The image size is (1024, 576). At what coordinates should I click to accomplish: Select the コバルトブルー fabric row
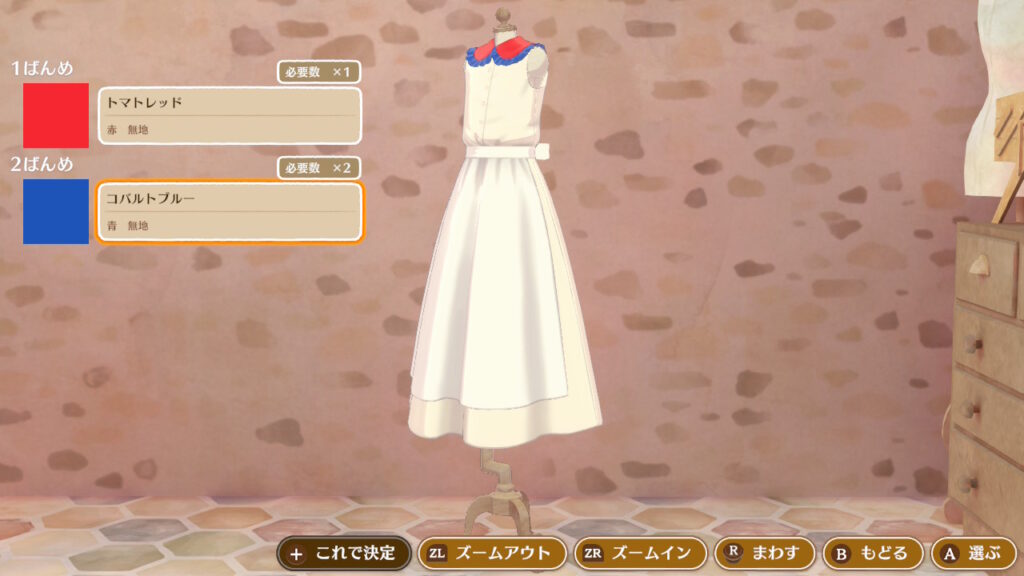pyautogui.click(x=229, y=212)
